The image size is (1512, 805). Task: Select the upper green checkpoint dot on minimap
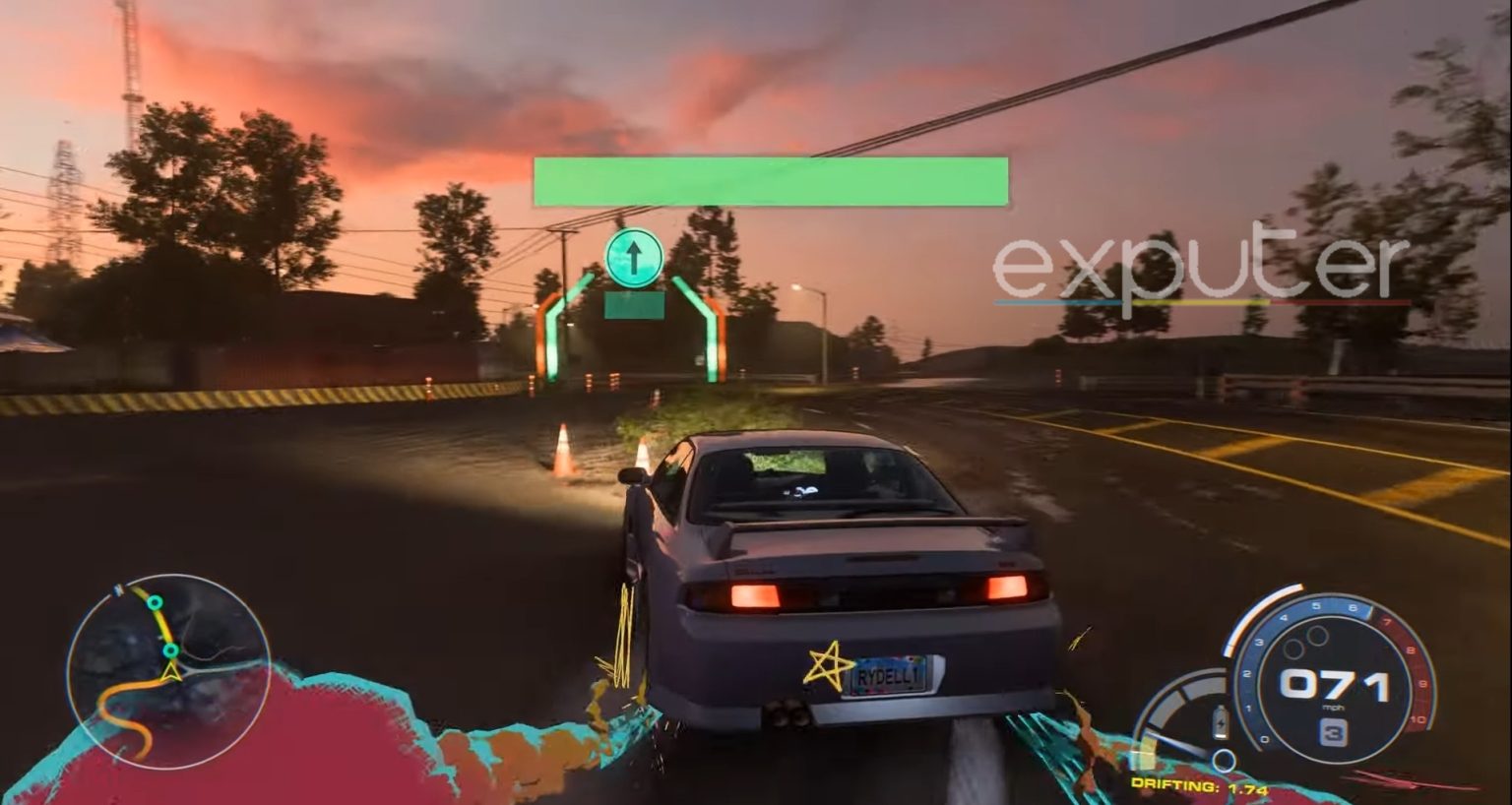pyautogui.click(x=155, y=602)
